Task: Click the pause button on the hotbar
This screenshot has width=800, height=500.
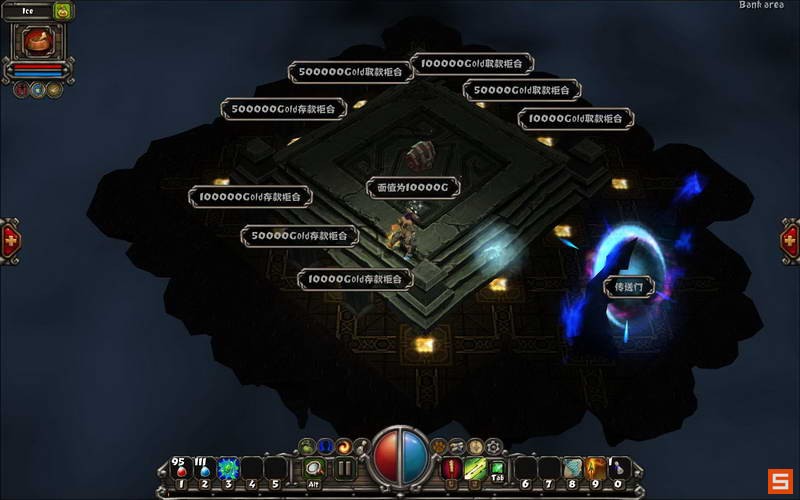Action: tap(344, 468)
